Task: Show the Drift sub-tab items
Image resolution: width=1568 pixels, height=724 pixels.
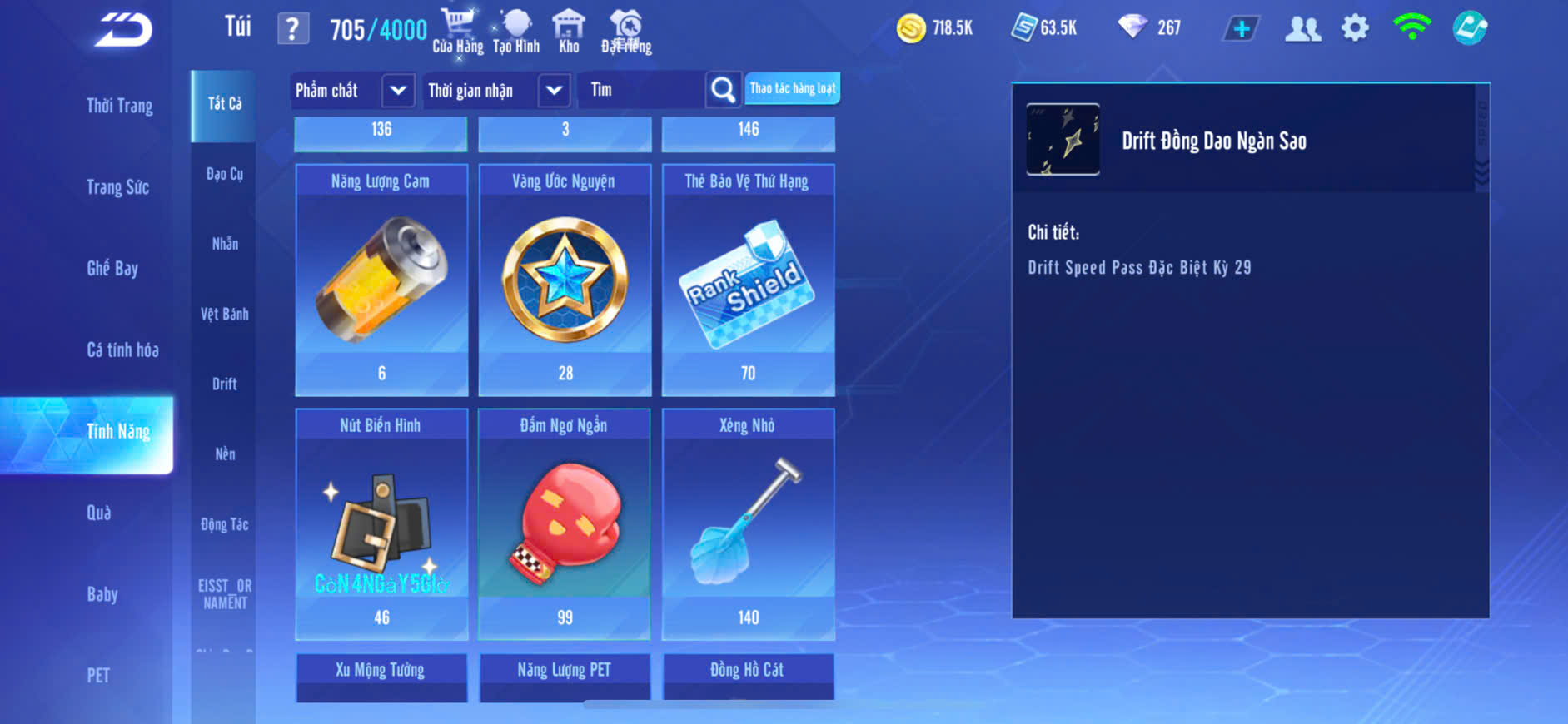Action: coord(225,384)
